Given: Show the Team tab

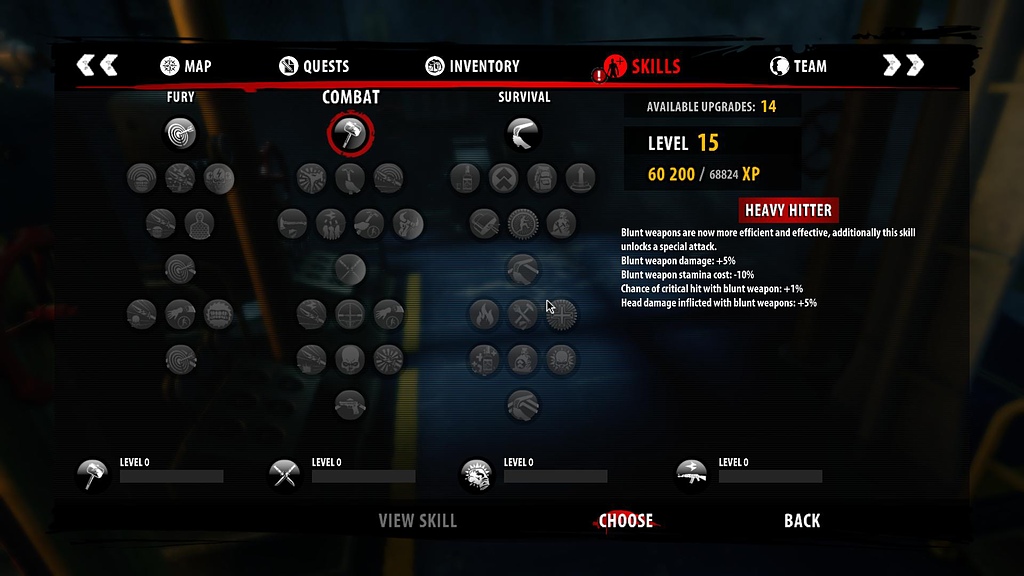Looking at the screenshot, I should click(x=798, y=67).
